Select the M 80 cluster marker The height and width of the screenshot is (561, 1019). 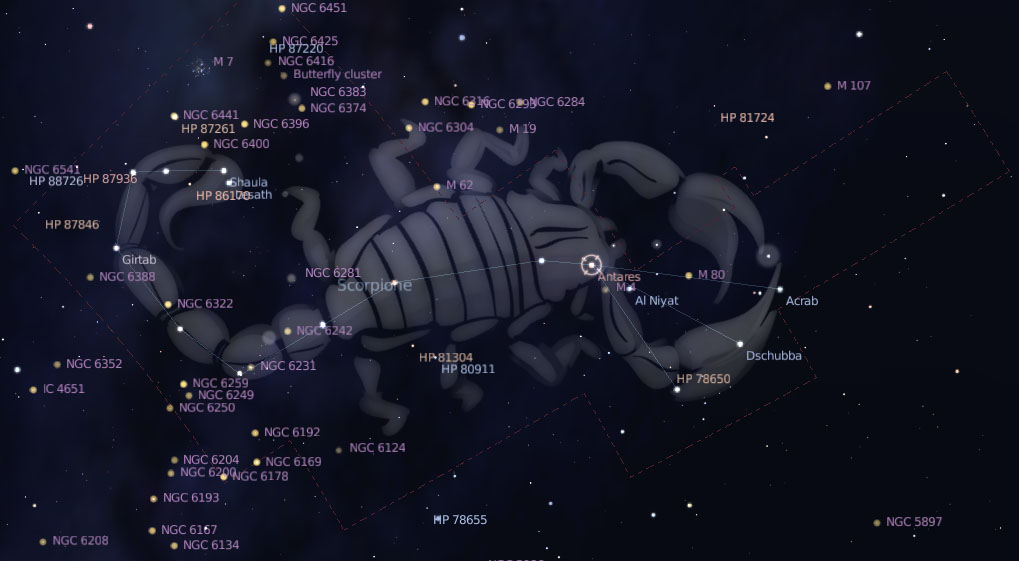click(688, 275)
